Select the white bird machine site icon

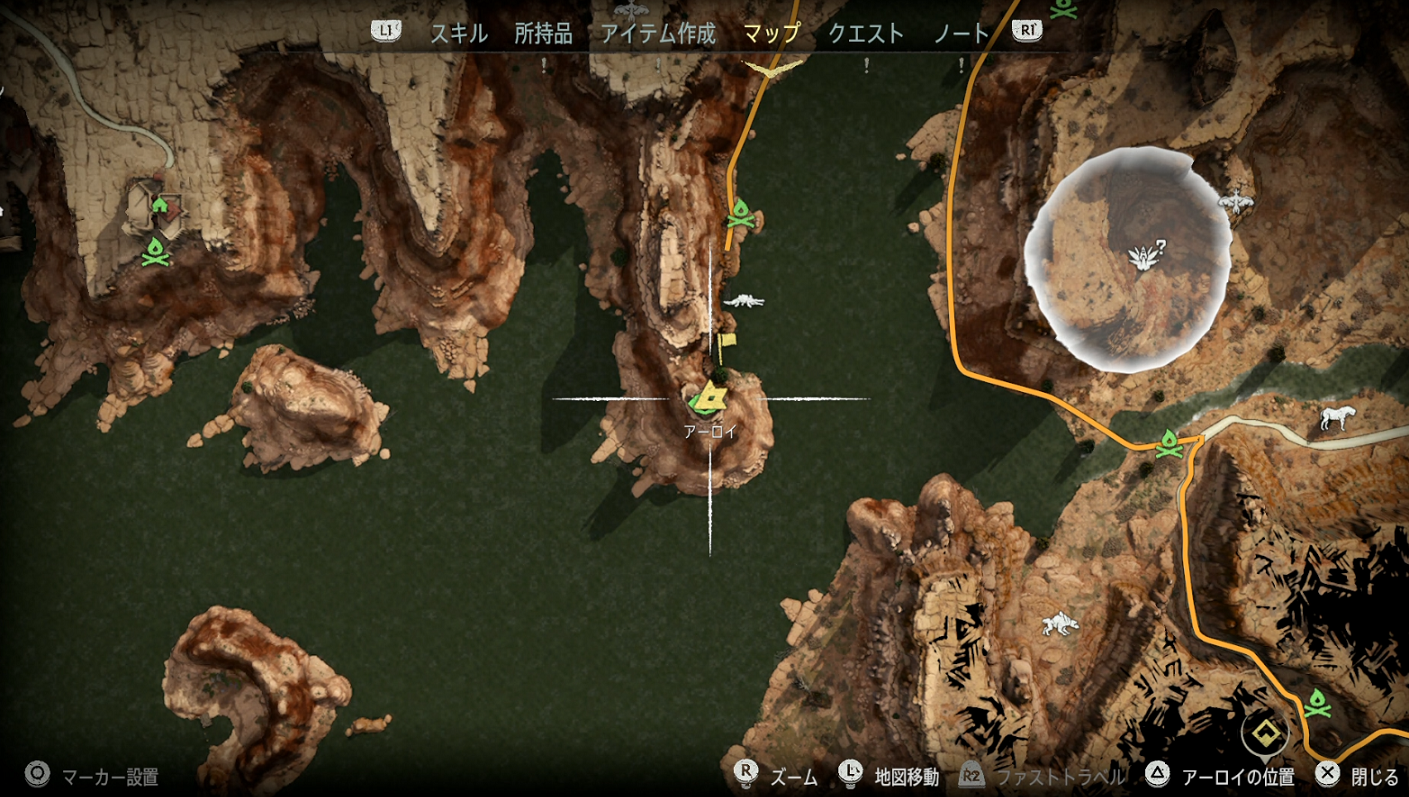pyautogui.click(x=1236, y=202)
